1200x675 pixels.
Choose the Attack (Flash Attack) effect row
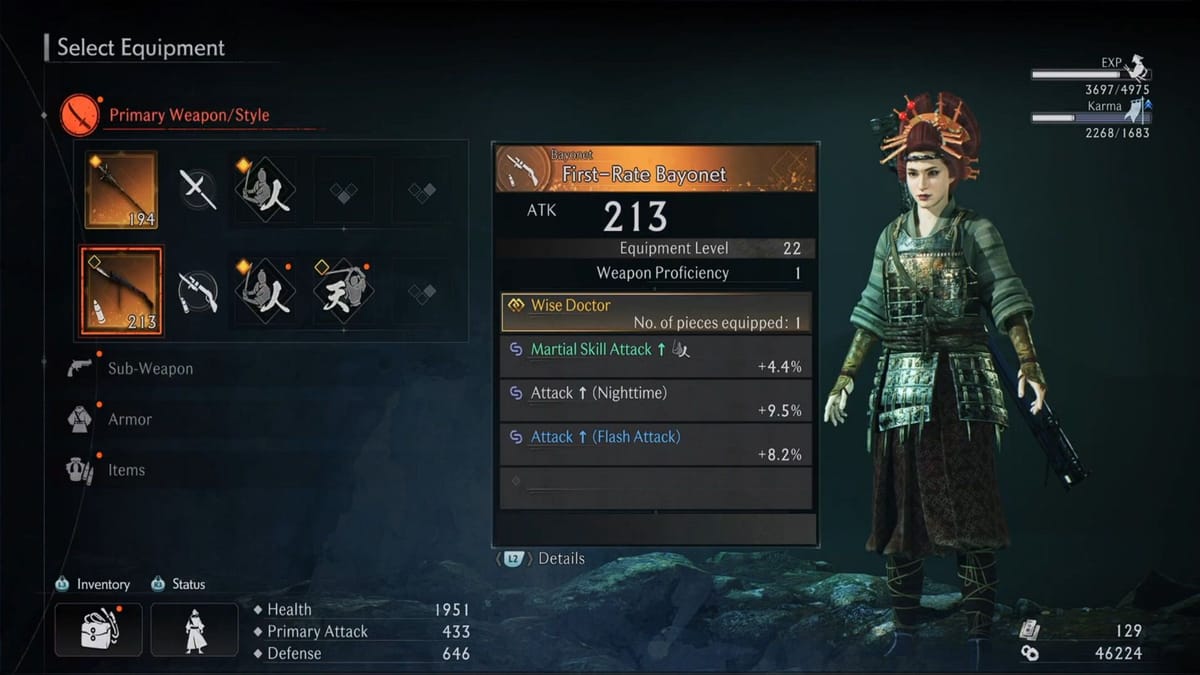tap(656, 445)
